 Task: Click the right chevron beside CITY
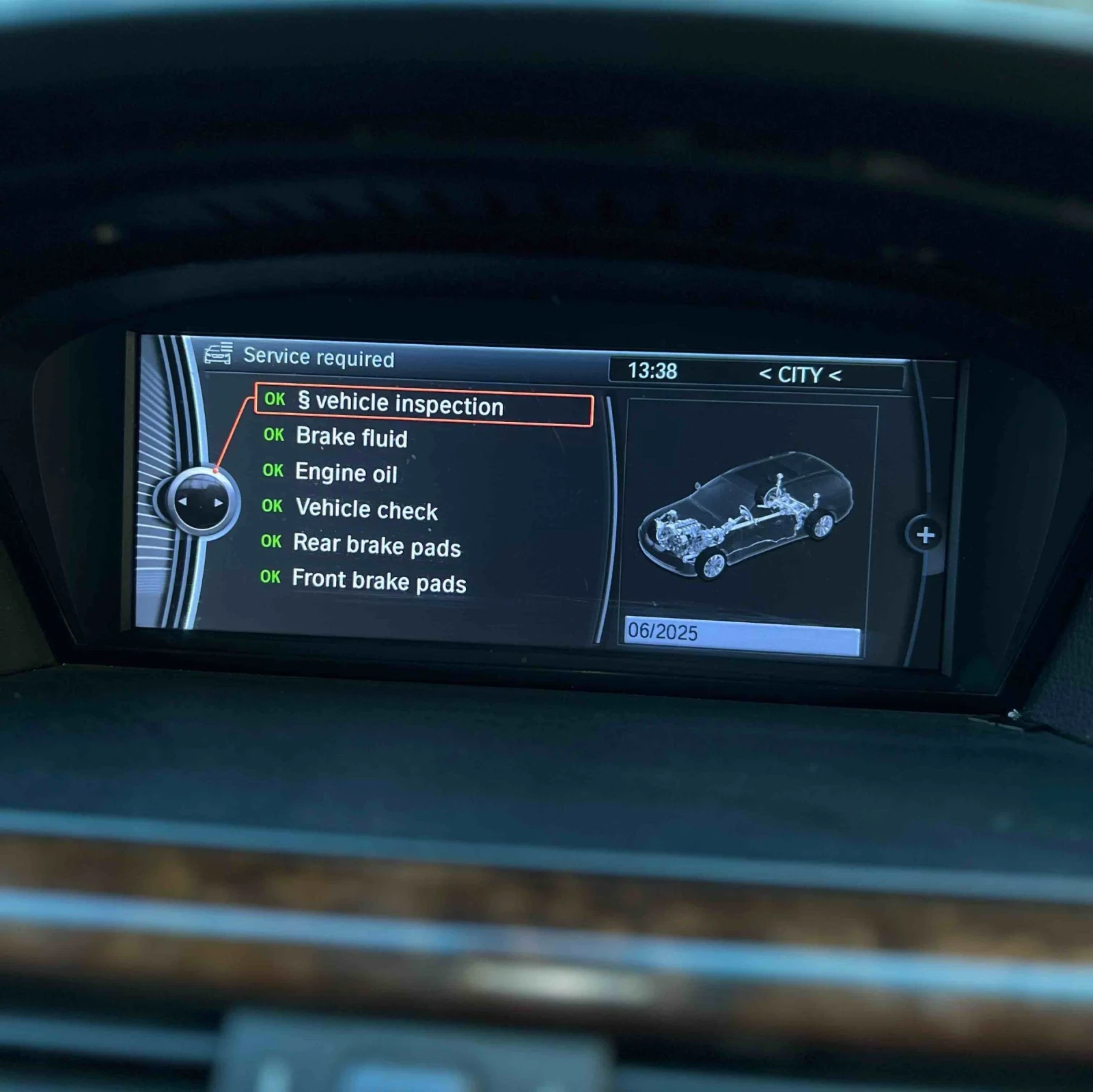835,375
